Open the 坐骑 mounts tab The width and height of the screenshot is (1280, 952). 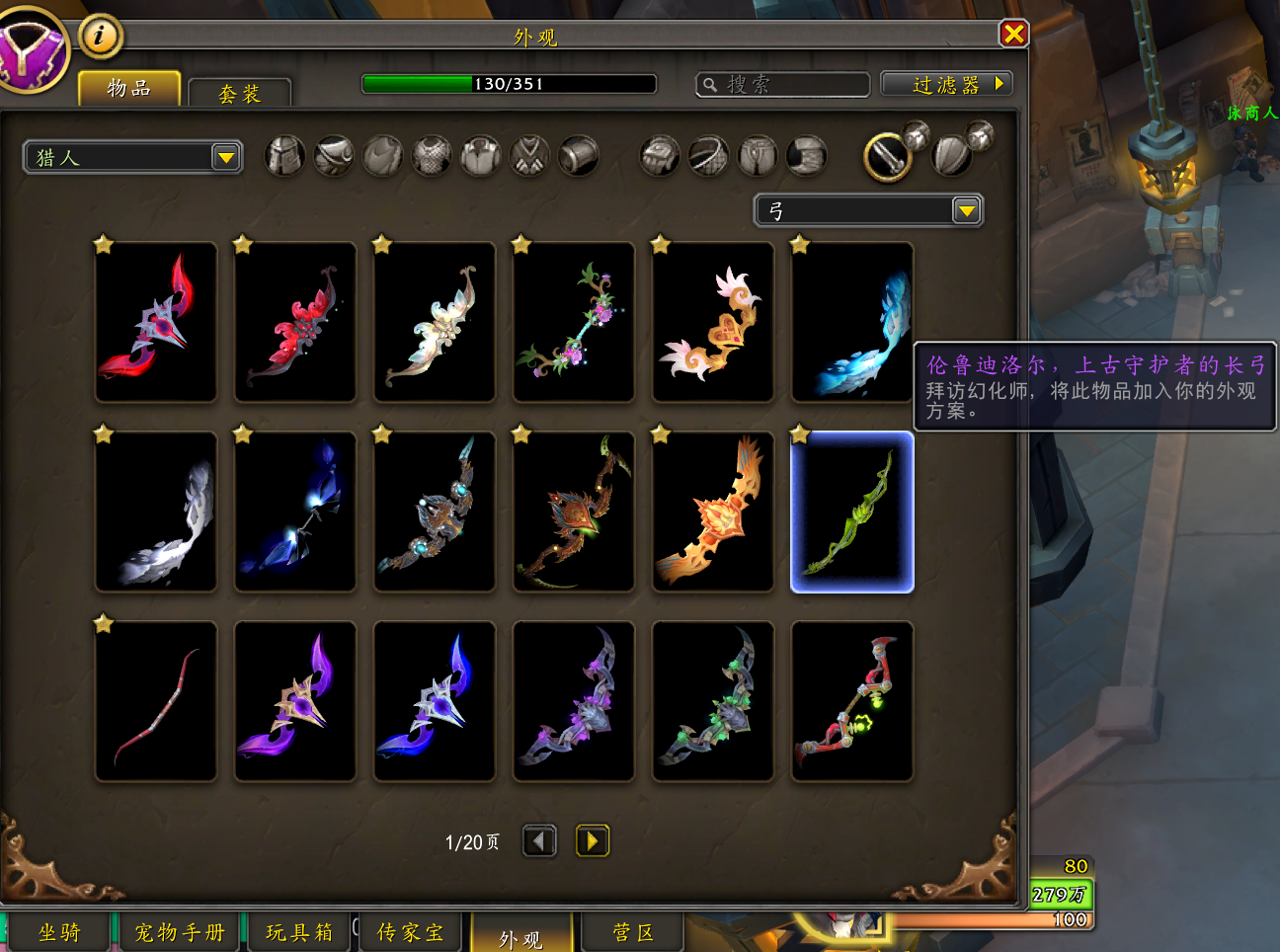pyautogui.click(x=59, y=933)
